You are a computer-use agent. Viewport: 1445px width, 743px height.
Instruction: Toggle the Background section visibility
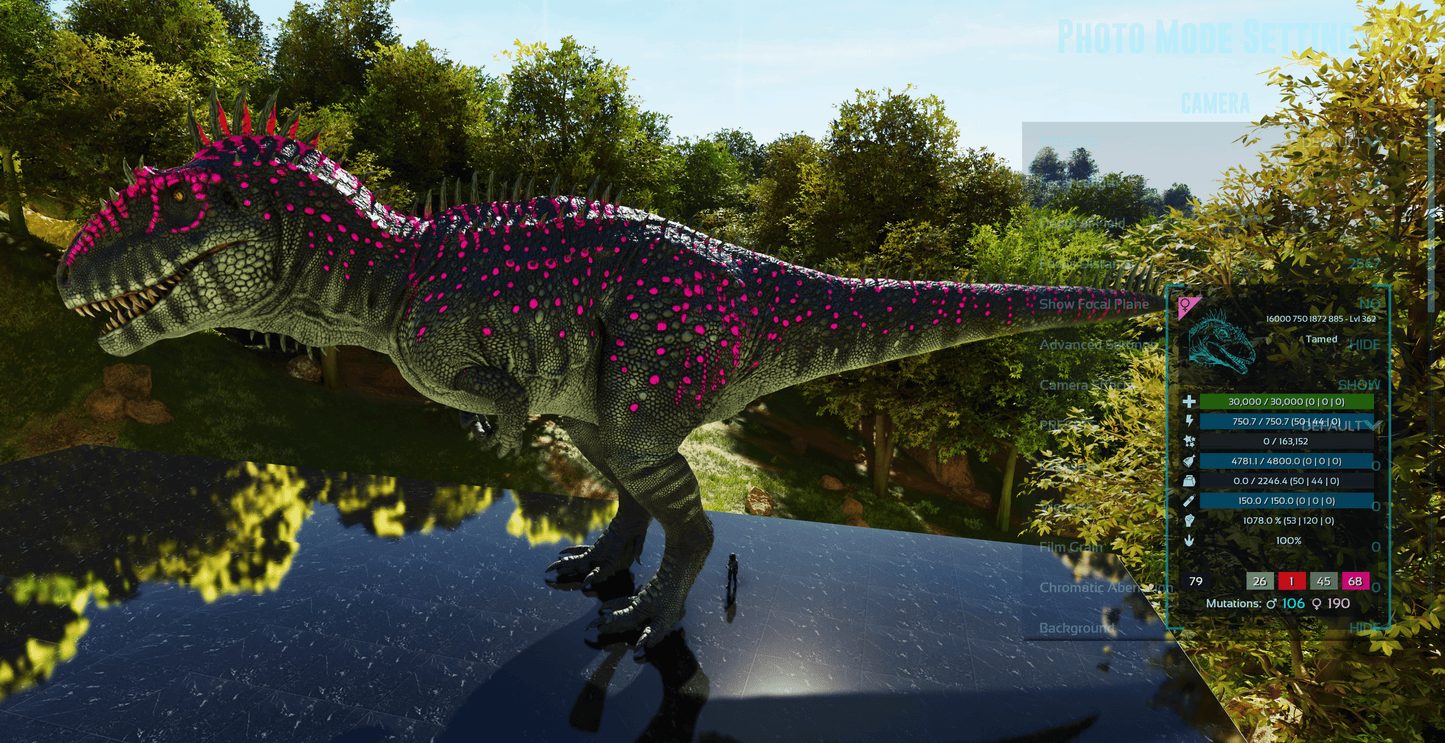tap(1077, 628)
